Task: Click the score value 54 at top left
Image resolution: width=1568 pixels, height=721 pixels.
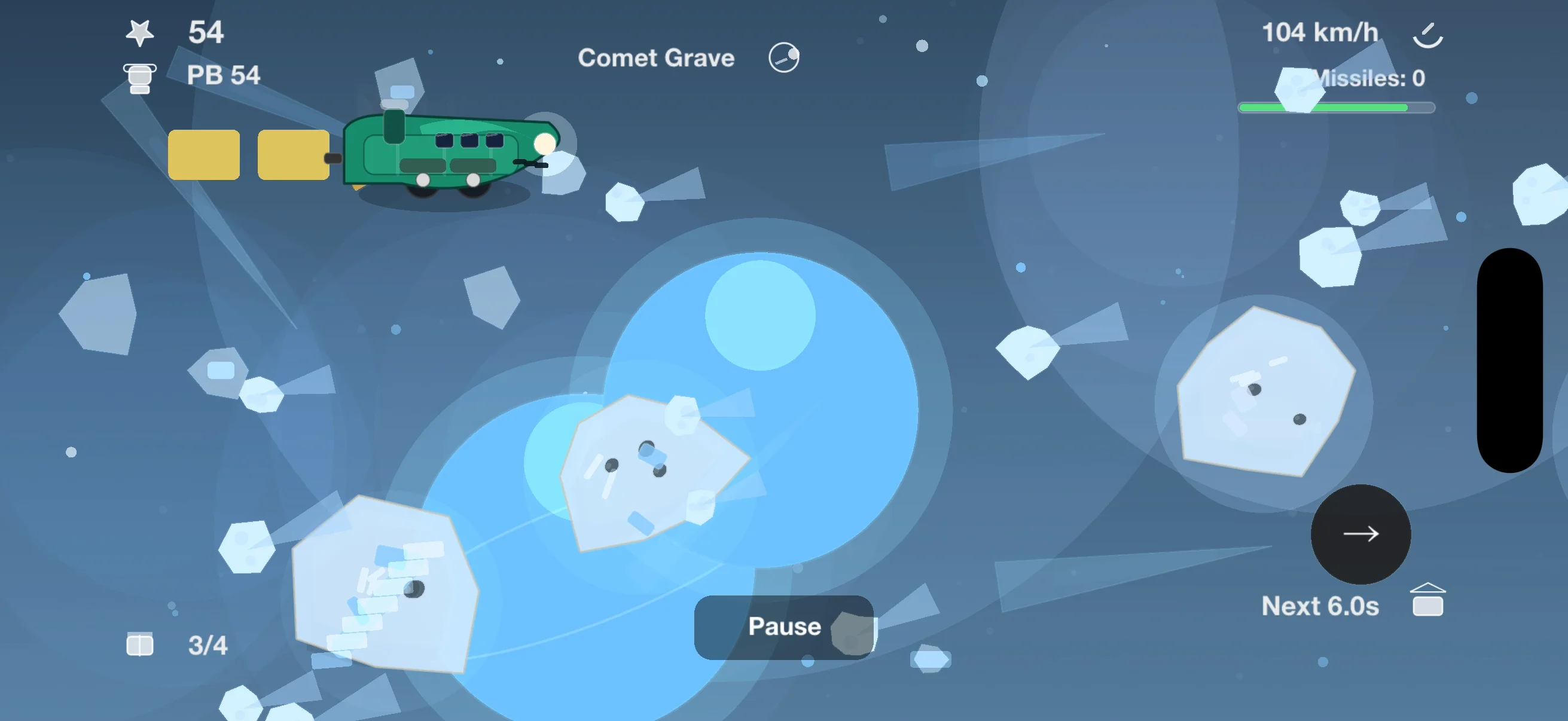Action: point(207,32)
